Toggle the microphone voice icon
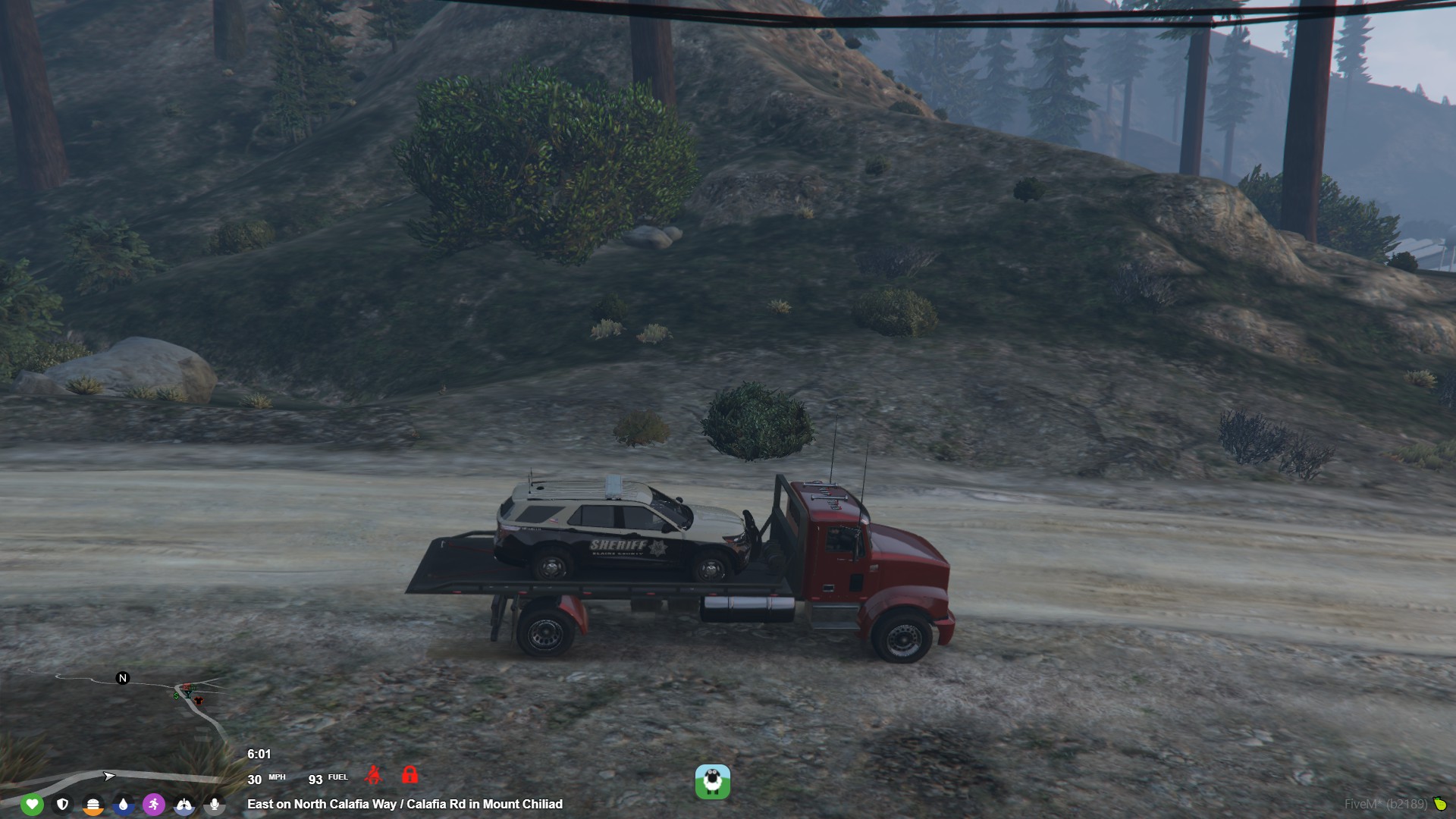The image size is (1456, 819). pyautogui.click(x=215, y=804)
